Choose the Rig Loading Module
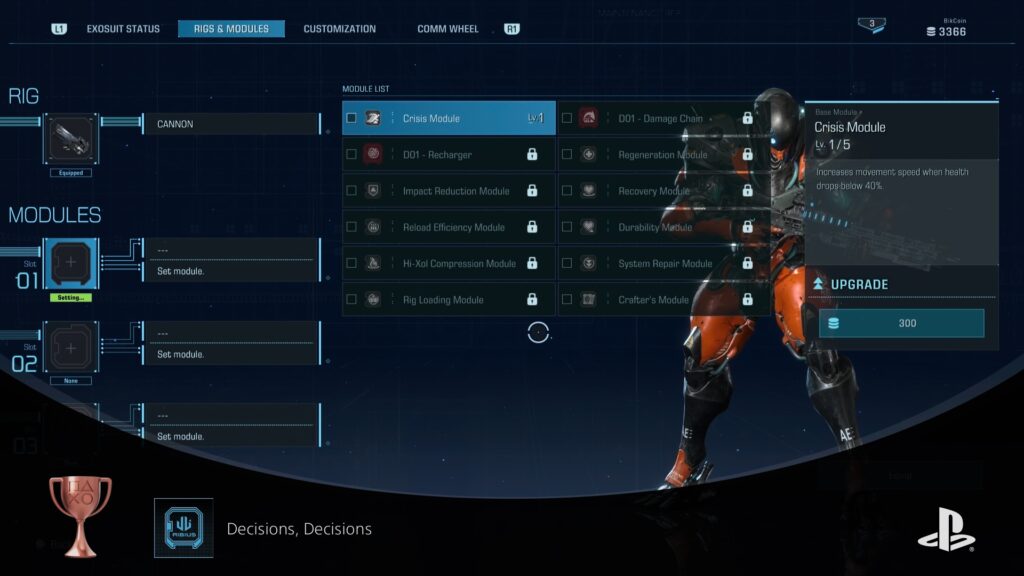Image resolution: width=1024 pixels, height=576 pixels. tap(448, 300)
